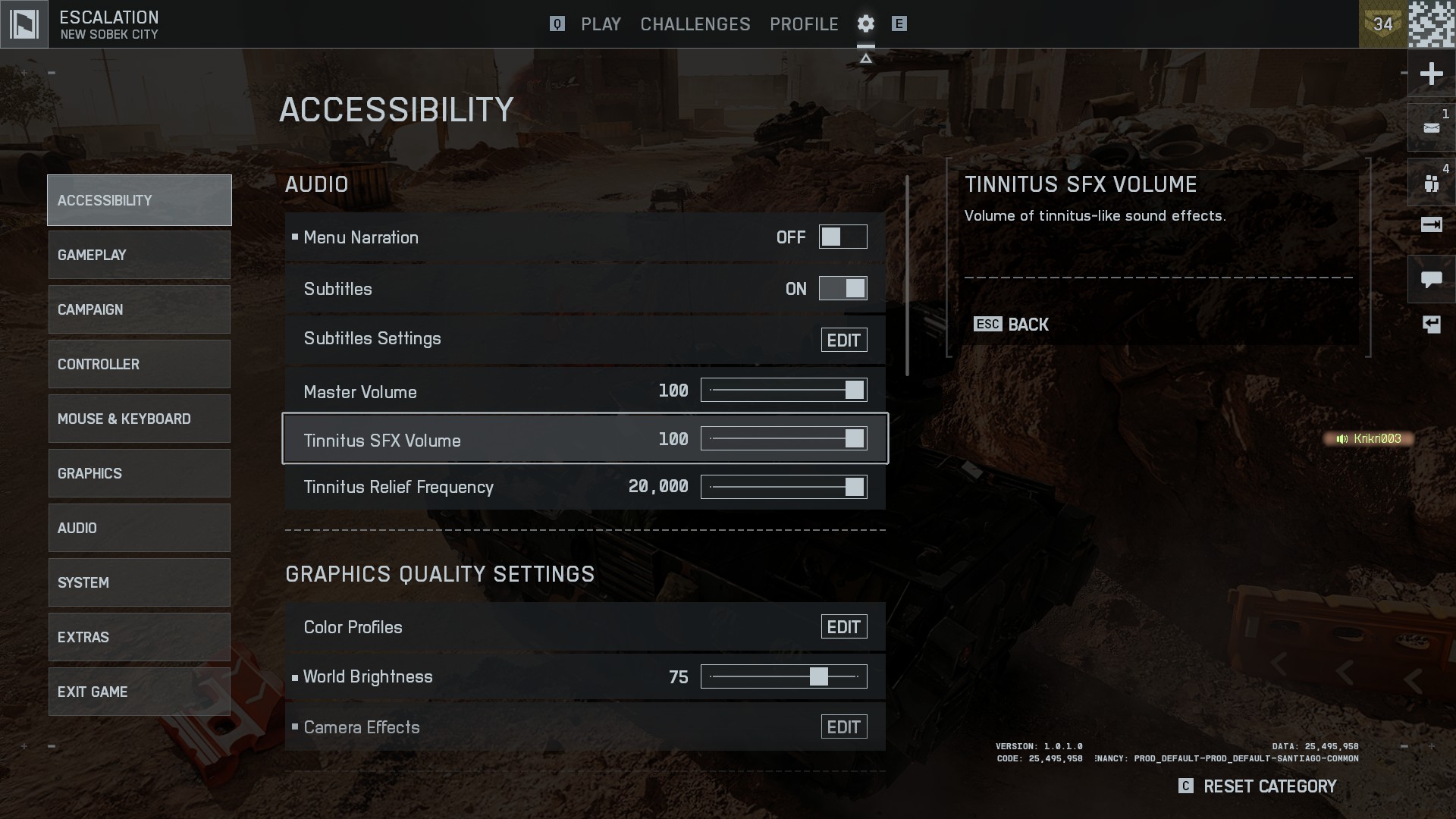Open the mail envelope inbox icon
Image resolution: width=1456 pixels, height=819 pixels.
(1431, 128)
